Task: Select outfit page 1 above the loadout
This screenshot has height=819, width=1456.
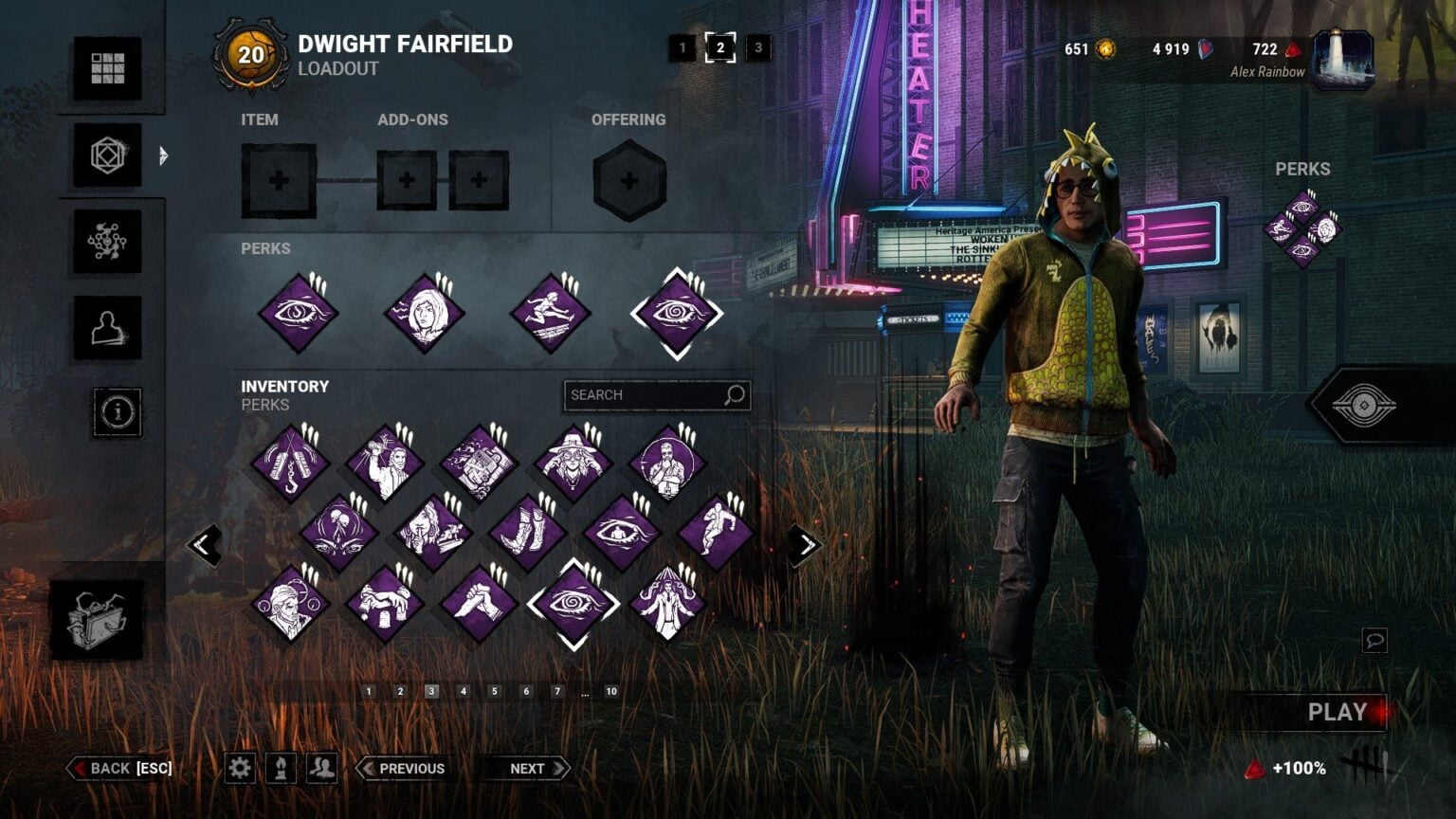Action: coord(683,49)
